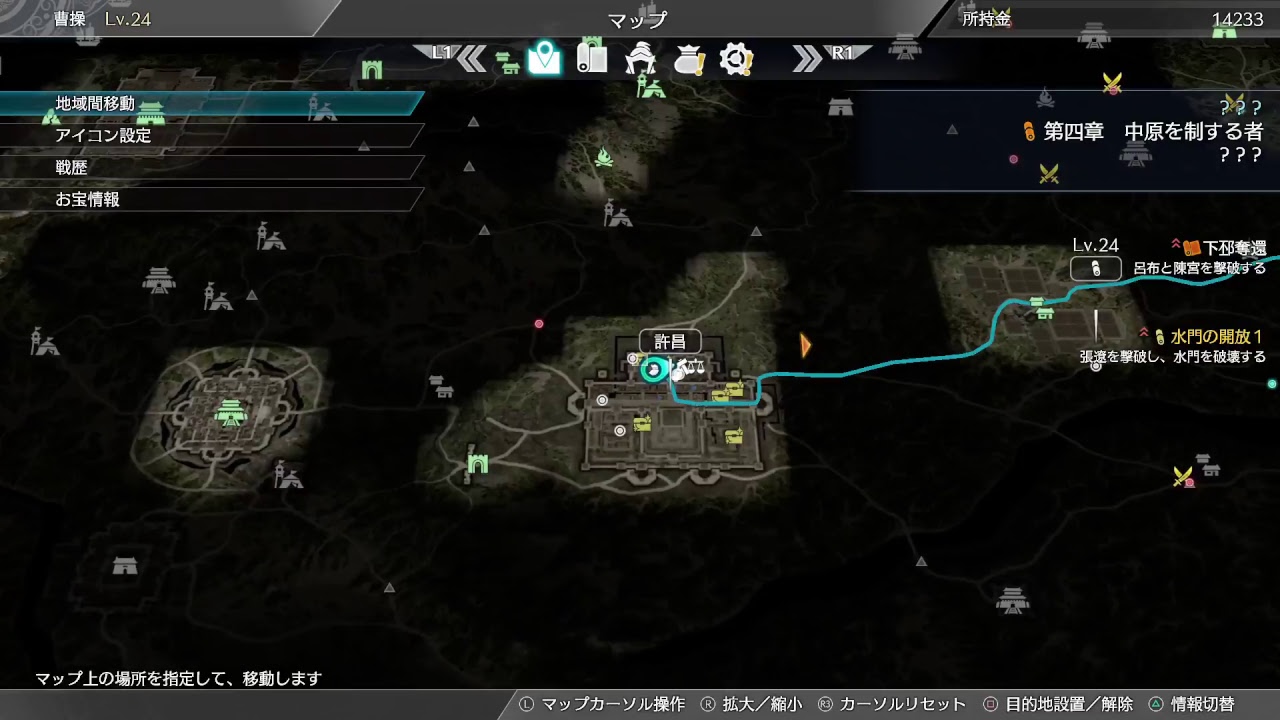Click the L1 left chevron arrows
The width and height of the screenshot is (1280, 720).
470,57
